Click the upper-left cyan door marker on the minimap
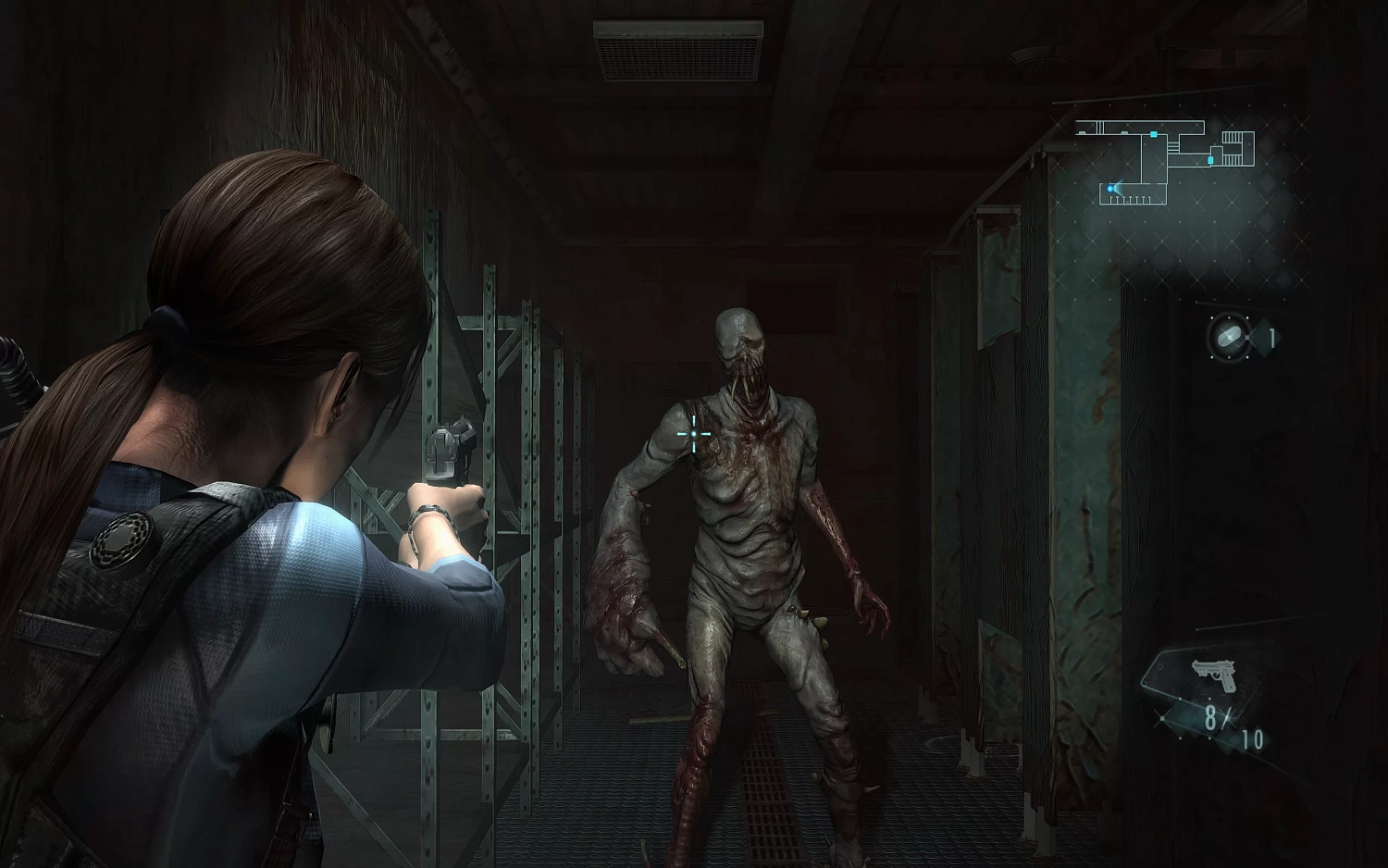This screenshot has height=868, width=1388. pyautogui.click(x=1154, y=134)
